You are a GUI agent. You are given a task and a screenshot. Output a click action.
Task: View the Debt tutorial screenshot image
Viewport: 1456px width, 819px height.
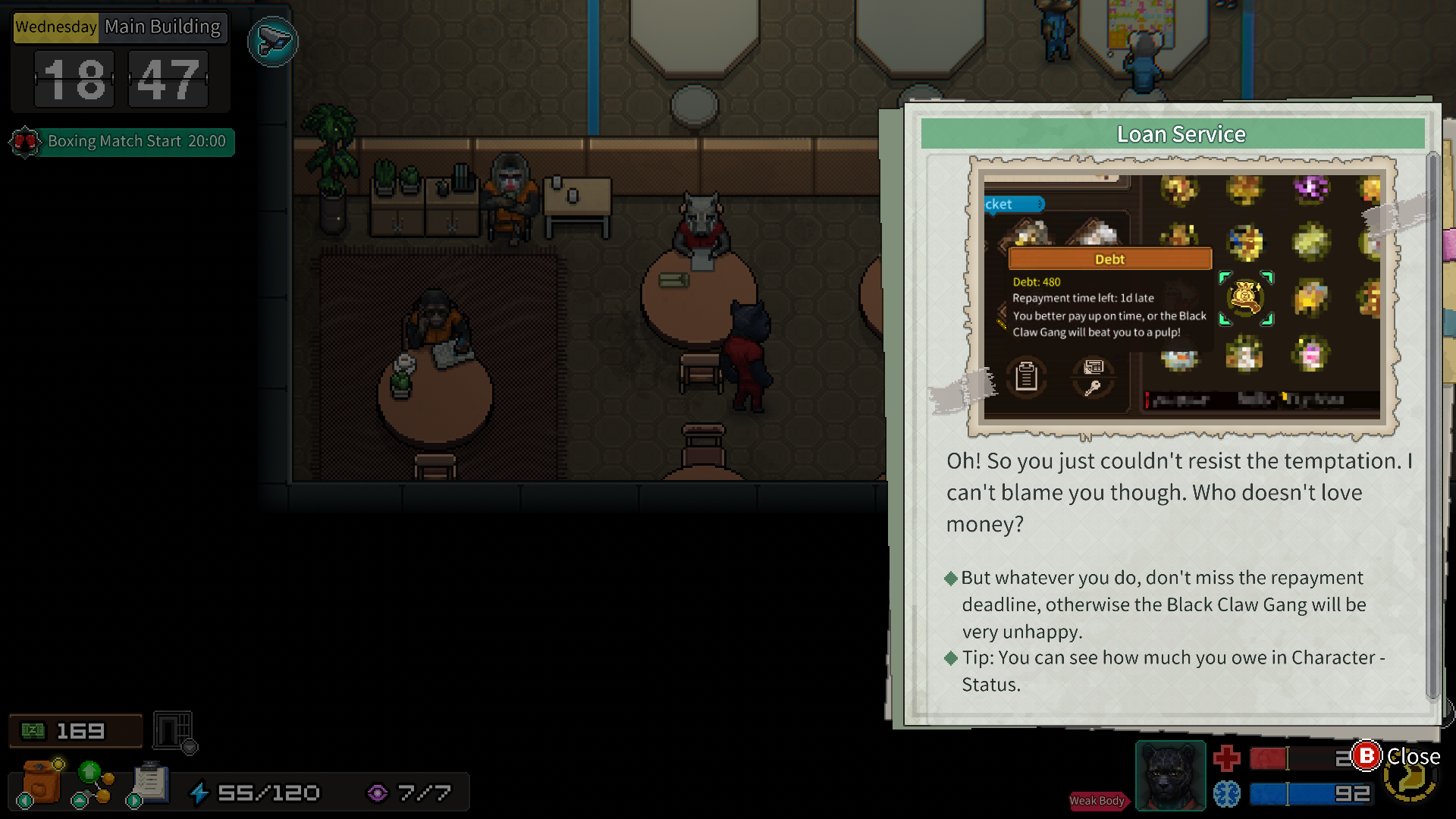(1182, 297)
